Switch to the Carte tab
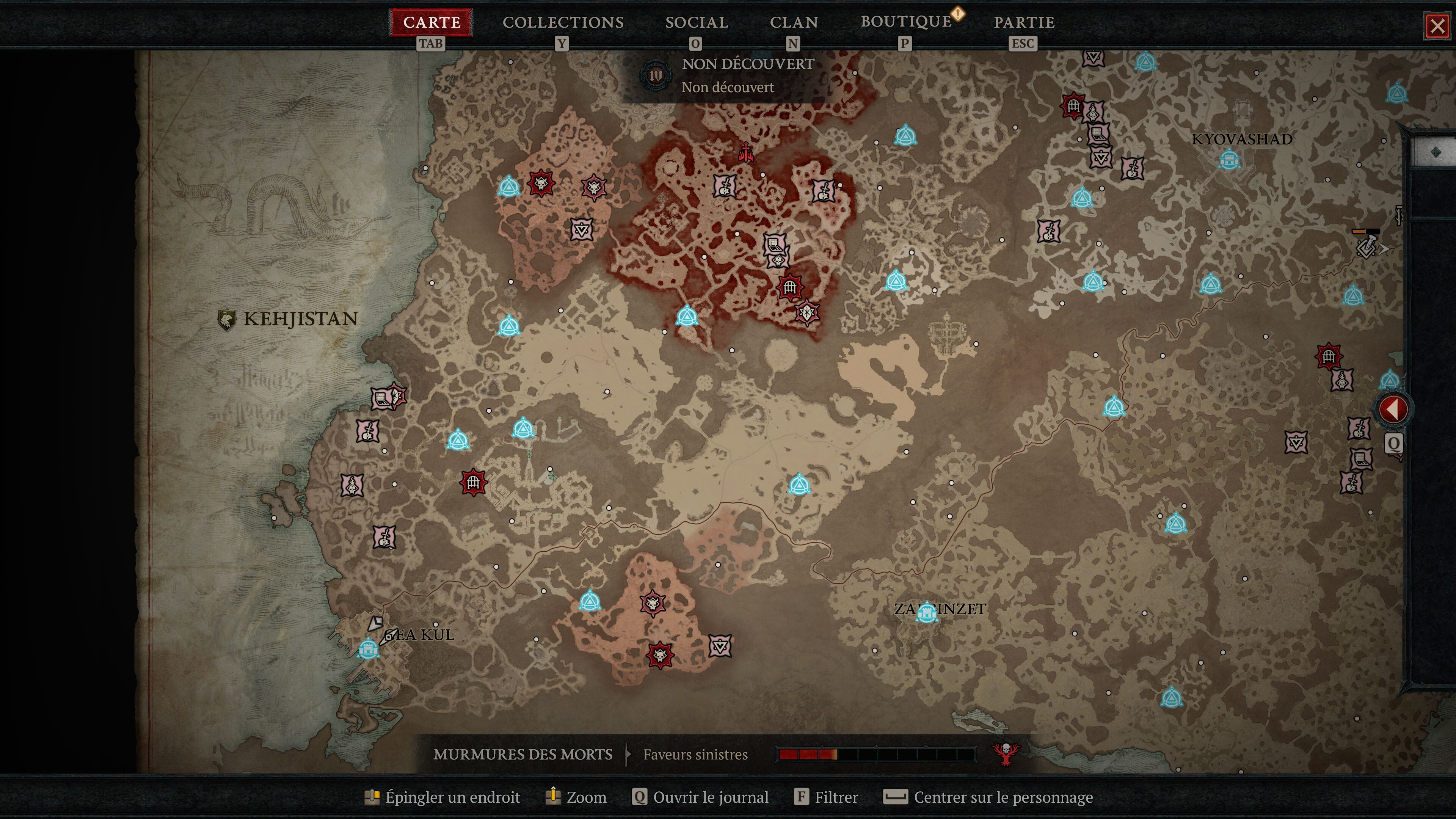This screenshot has height=819, width=1456. [431, 23]
